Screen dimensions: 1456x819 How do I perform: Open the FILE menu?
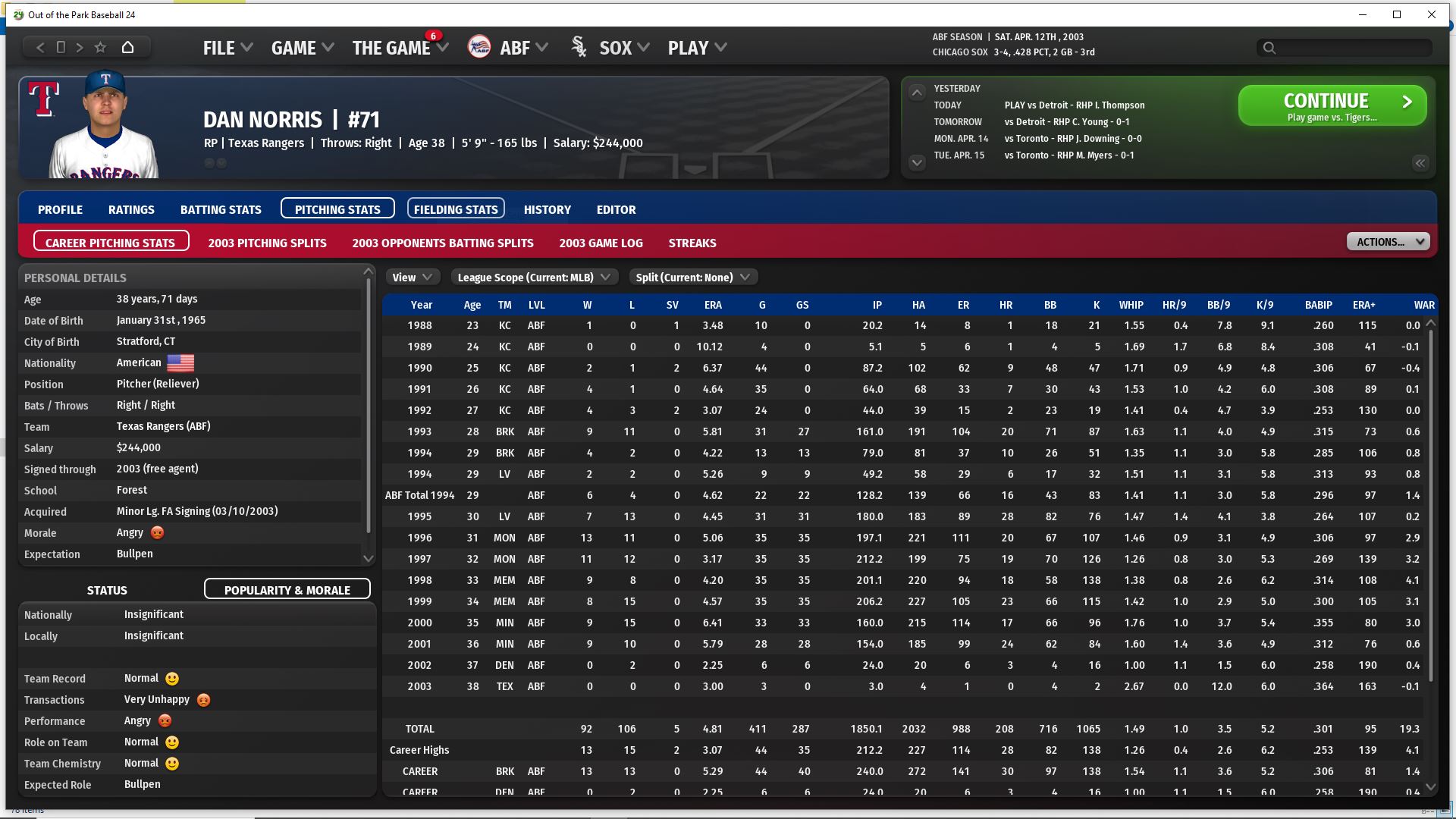(227, 48)
